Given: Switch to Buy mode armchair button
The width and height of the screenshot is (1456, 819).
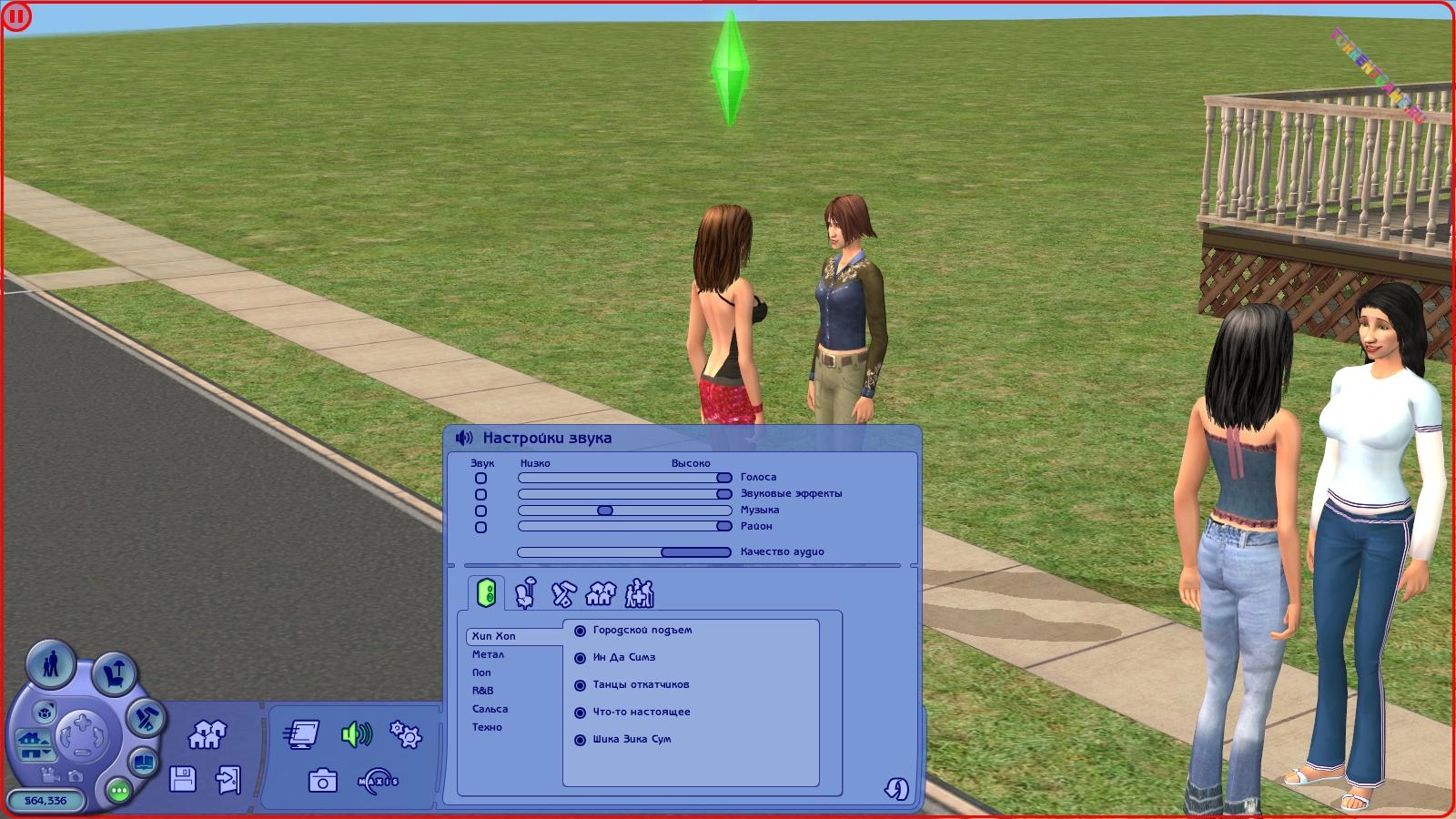Looking at the screenshot, I should click(x=115, y=673).
